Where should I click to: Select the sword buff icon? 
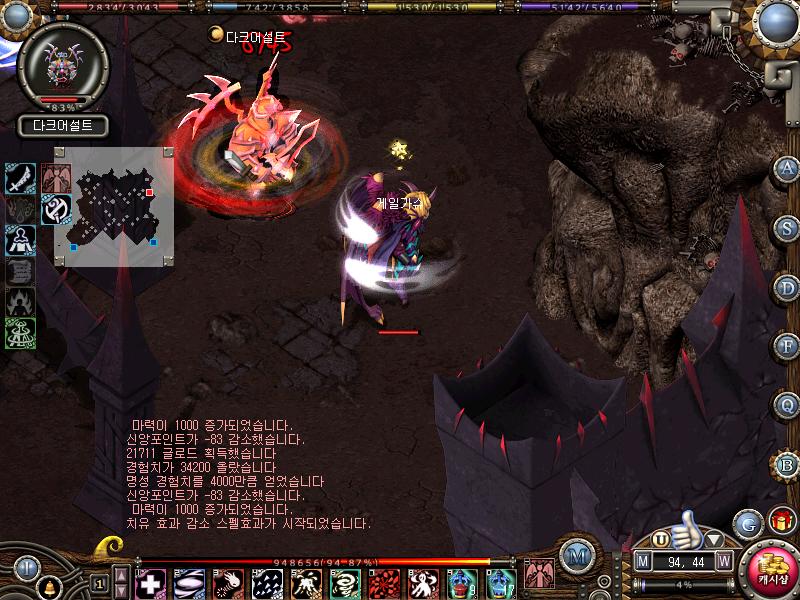point(21,178)
